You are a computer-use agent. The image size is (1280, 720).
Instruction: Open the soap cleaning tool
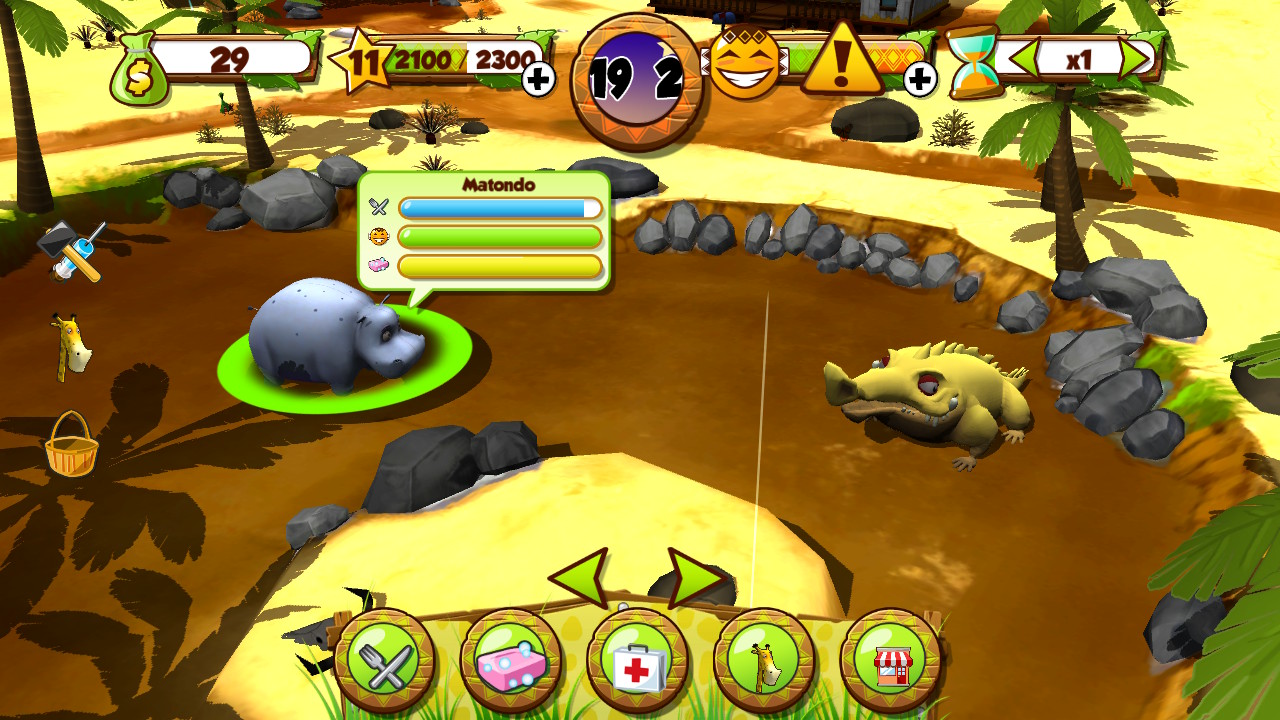(x=512, y=661)
